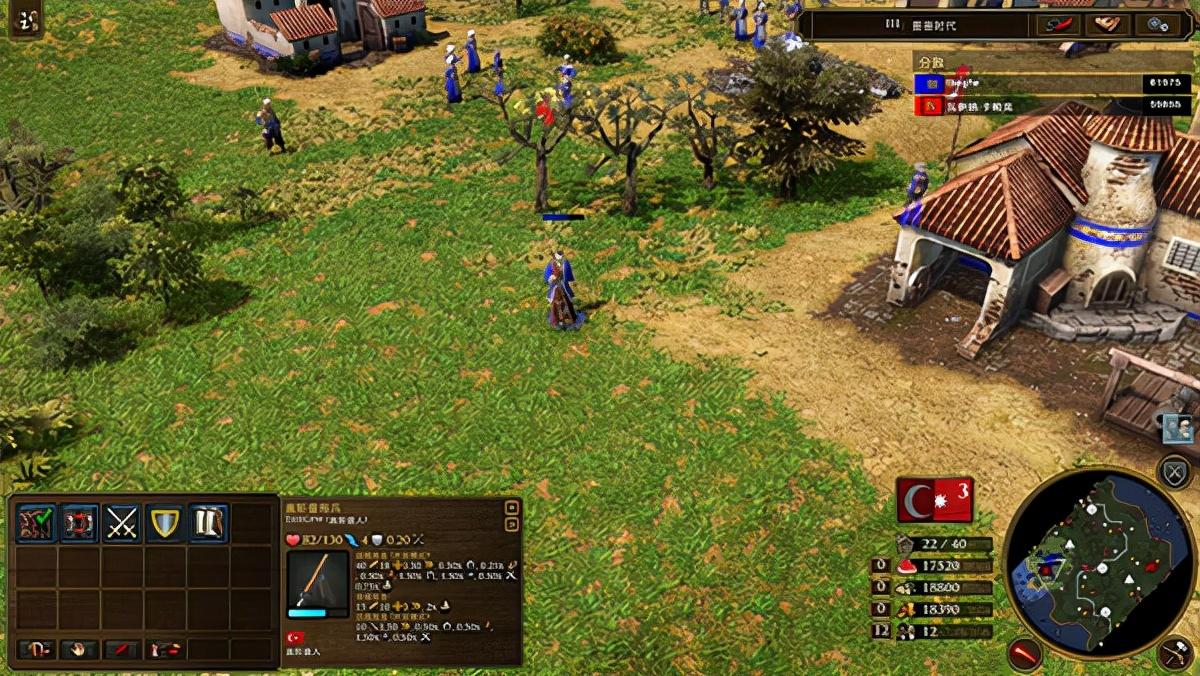
Task: Select the musket and hammer minimap button
Action: (x=1176, y=654)
